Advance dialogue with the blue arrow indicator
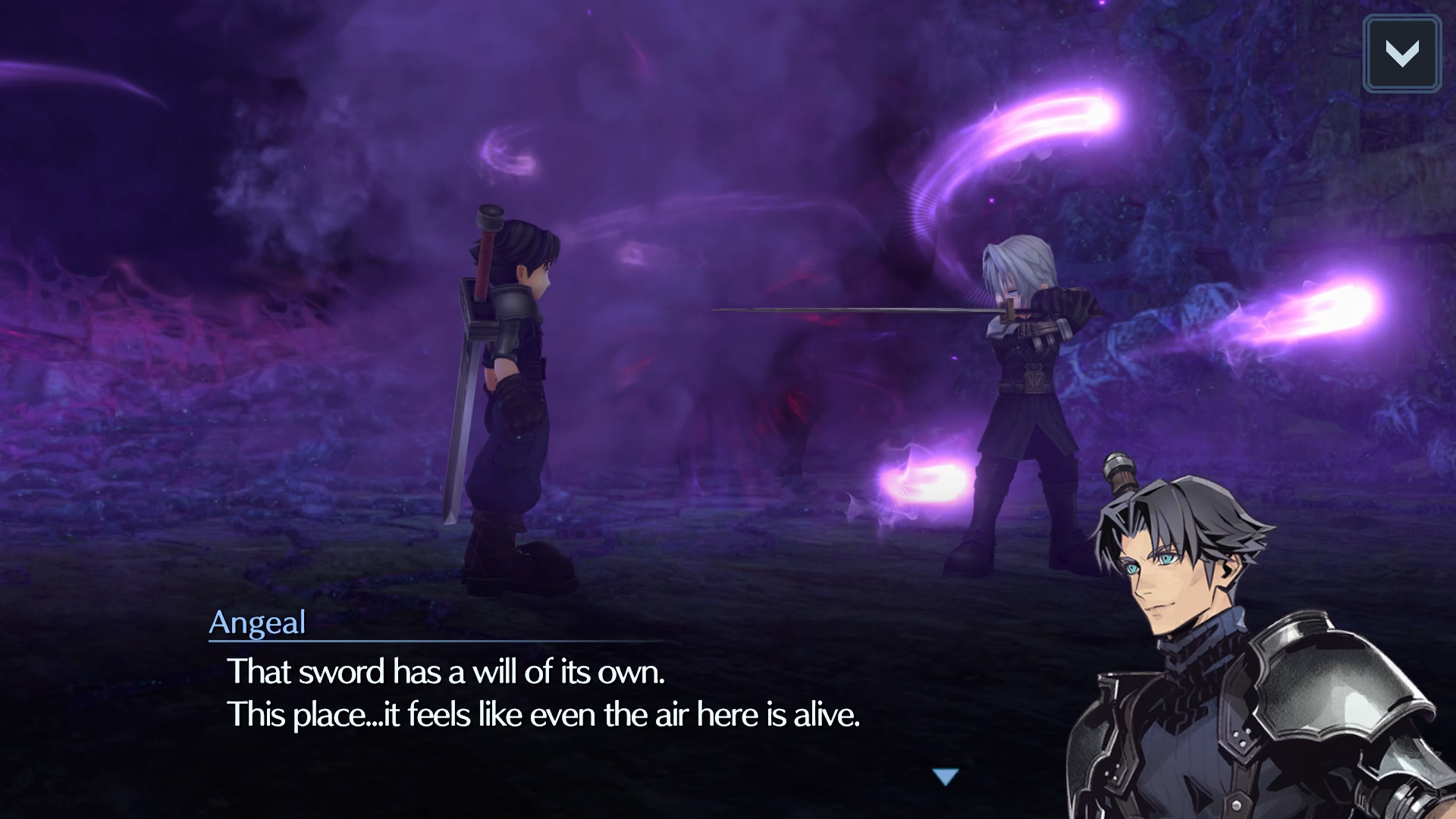This screenshot has width=1456, height=819. click(946, 777)
